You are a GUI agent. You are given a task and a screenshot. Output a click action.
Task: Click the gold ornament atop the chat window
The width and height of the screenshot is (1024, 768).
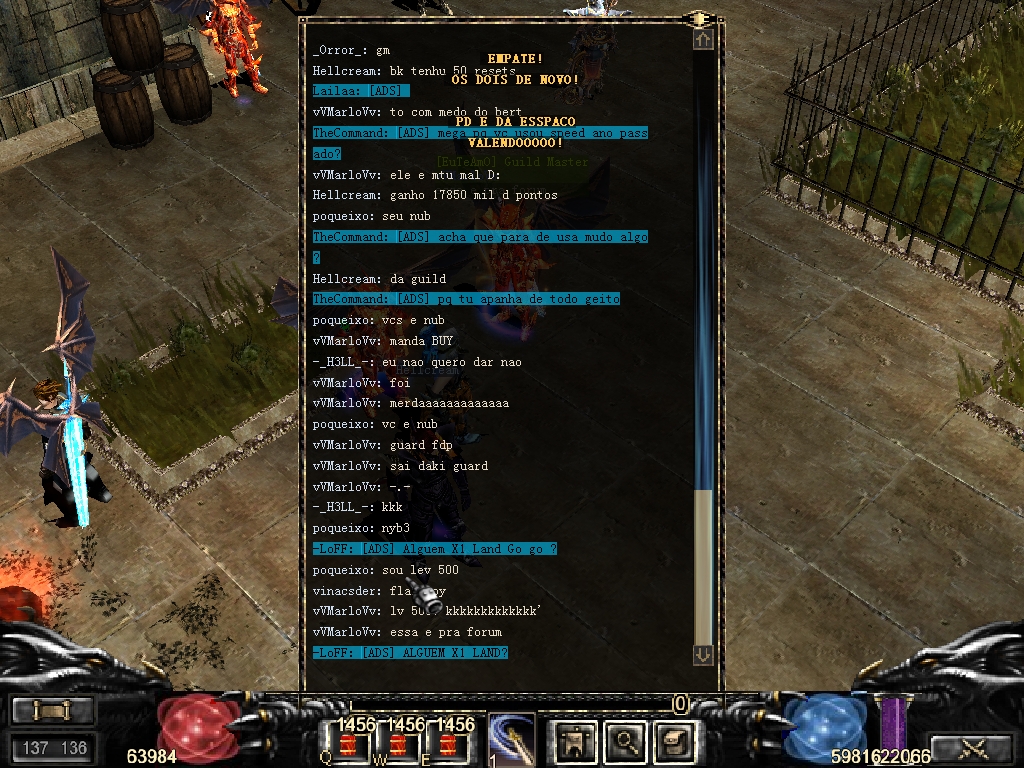click(x=699, y=19)
